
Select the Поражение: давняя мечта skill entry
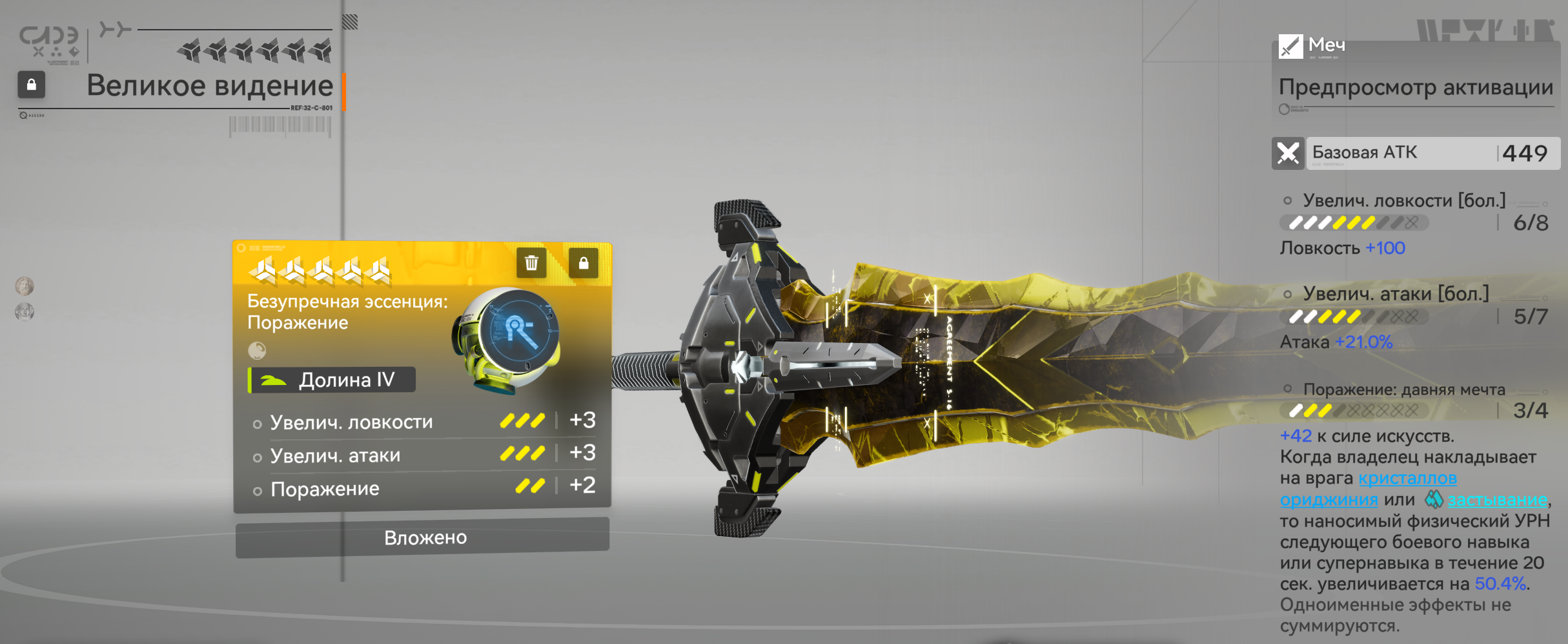[1403, 390]
